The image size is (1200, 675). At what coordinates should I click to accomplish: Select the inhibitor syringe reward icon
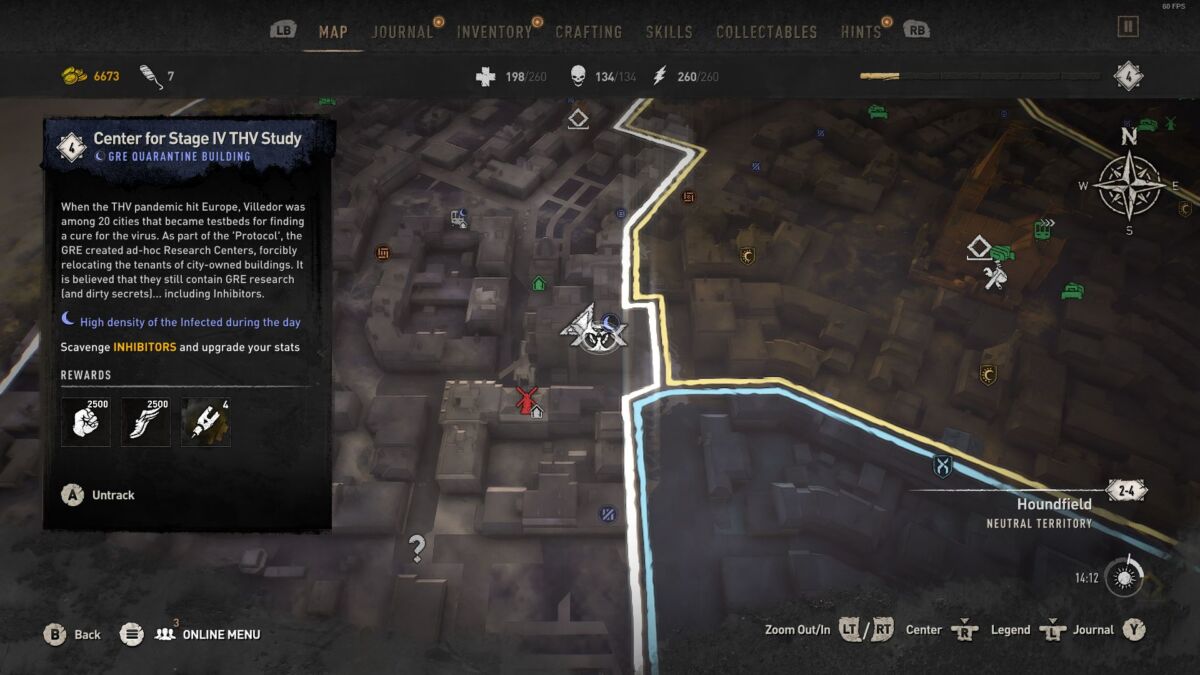206,422
